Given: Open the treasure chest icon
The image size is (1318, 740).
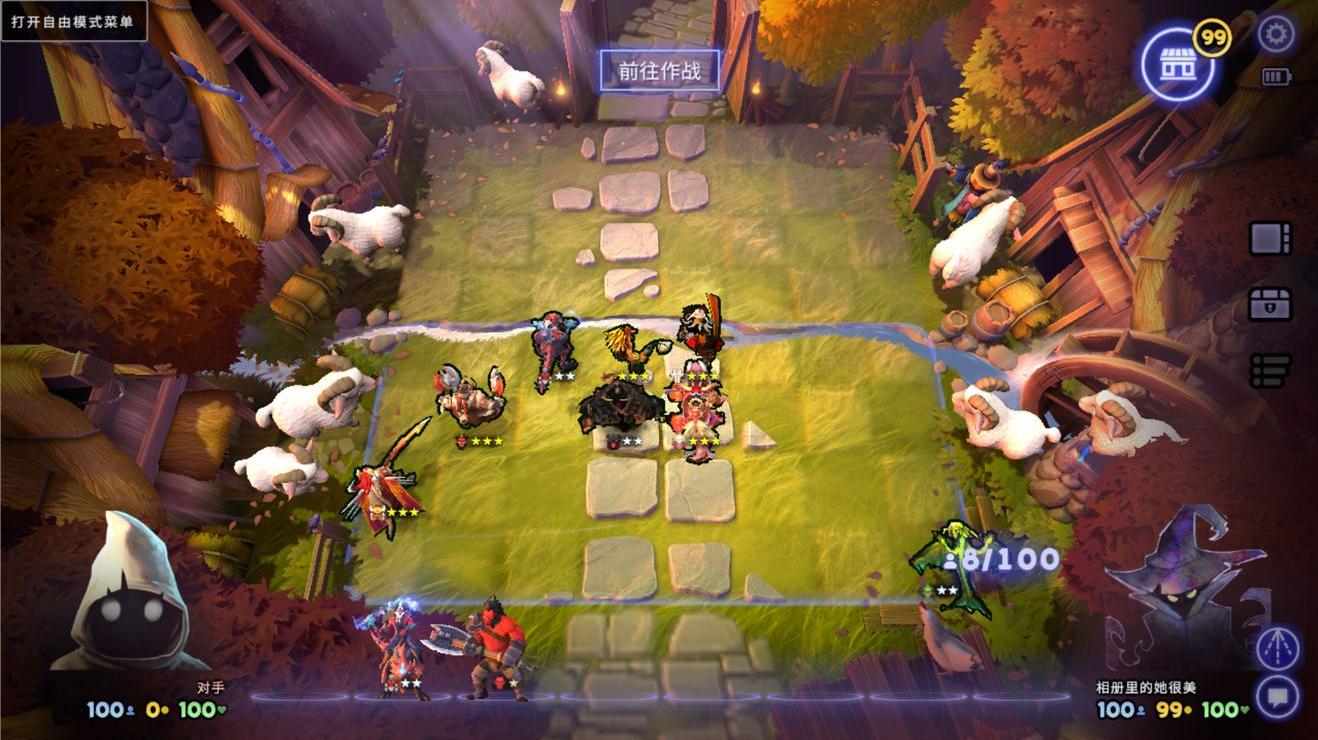Looking at the screenshot, I should tap(1270, 304).
